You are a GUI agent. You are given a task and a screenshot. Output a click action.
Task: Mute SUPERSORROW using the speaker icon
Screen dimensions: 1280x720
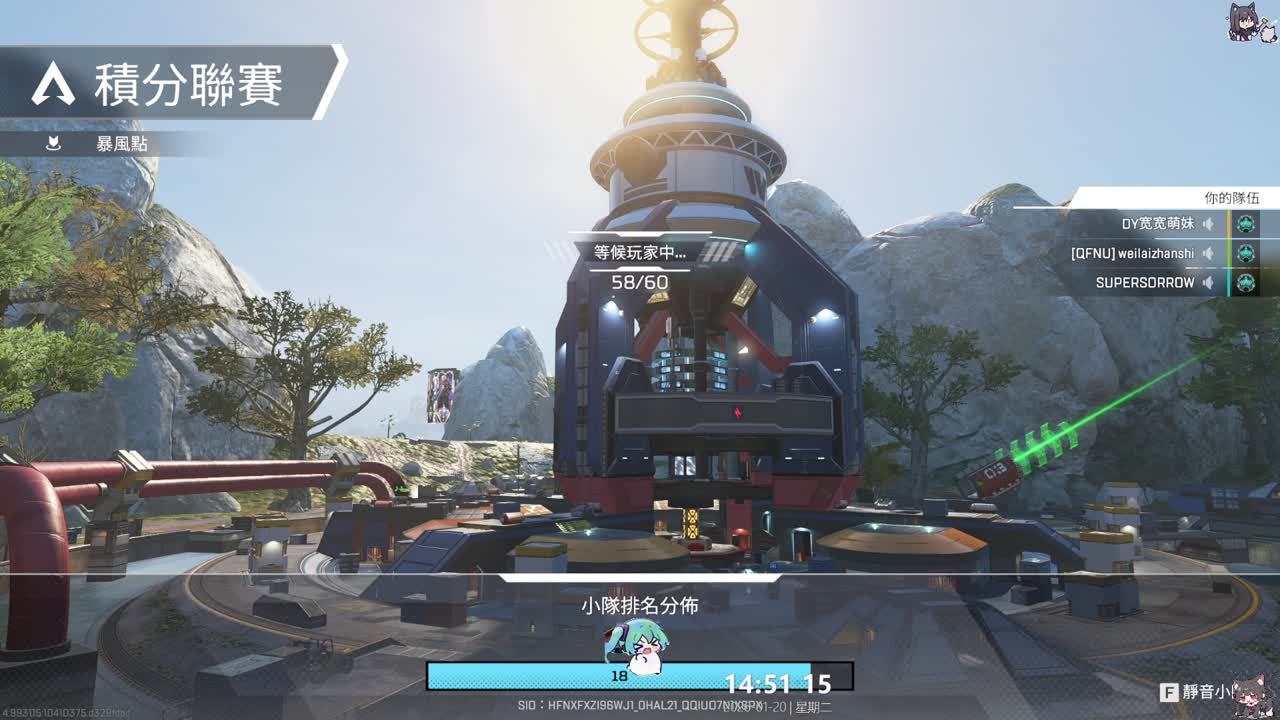[x=1208, y=283]
